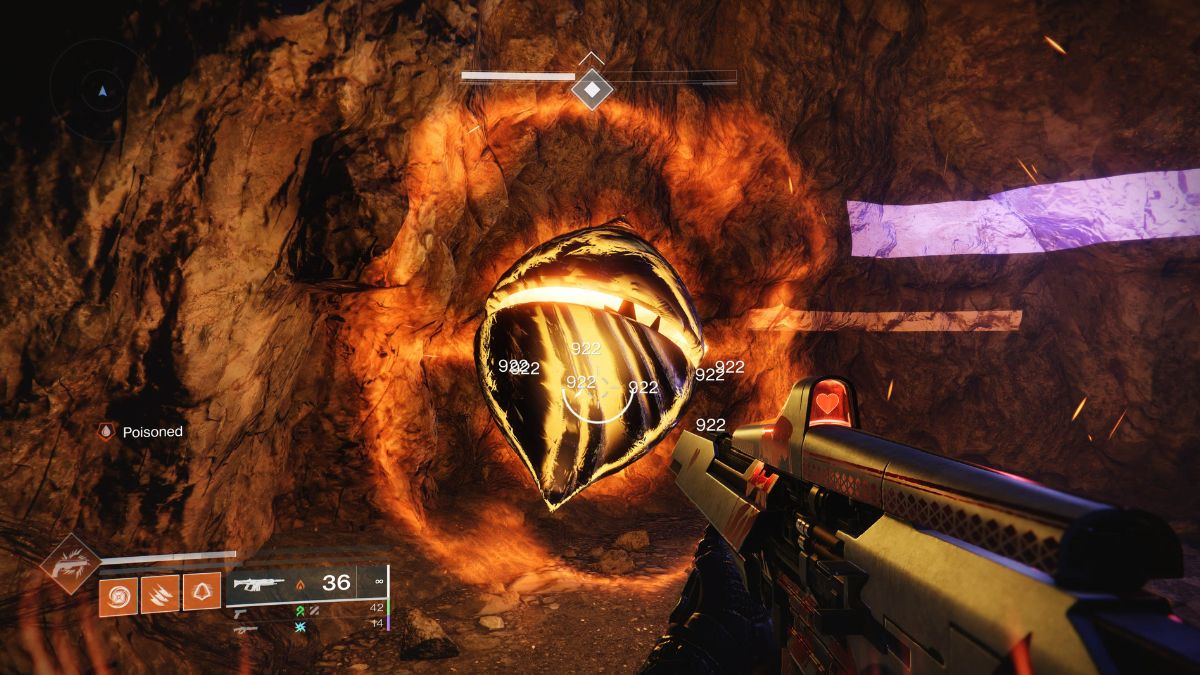Activate the Golden Gun super icon
Image resolution: width=1200 pixels, height=675 pixels.
pos(70,563)
